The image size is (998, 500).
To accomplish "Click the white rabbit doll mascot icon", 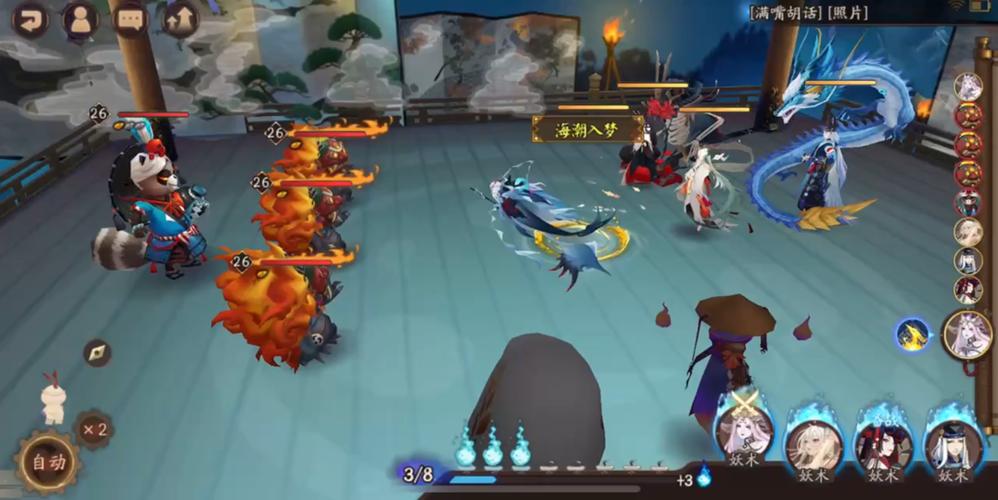I will (x=53, y=398).
